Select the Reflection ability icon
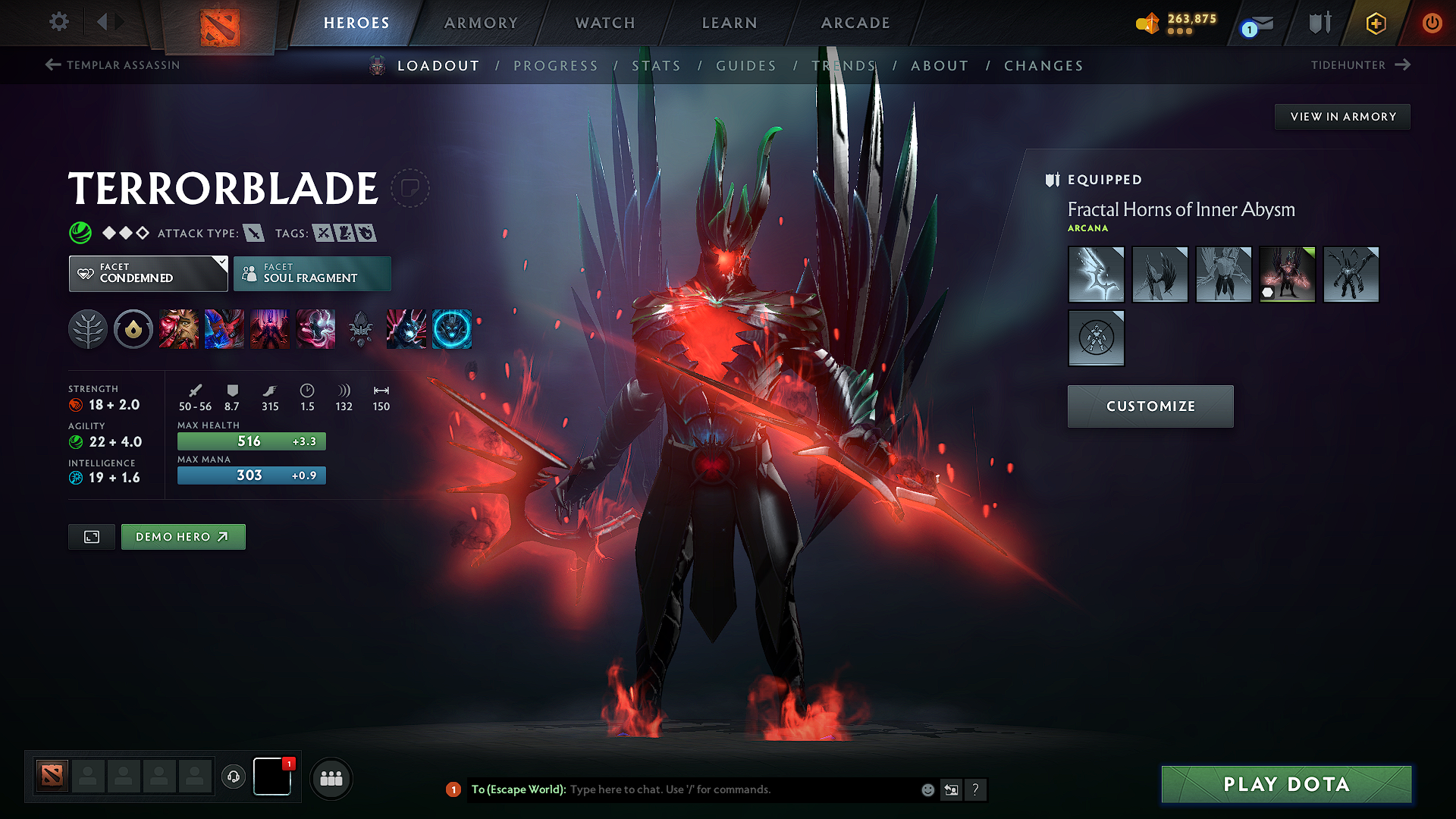 (180, 329)
